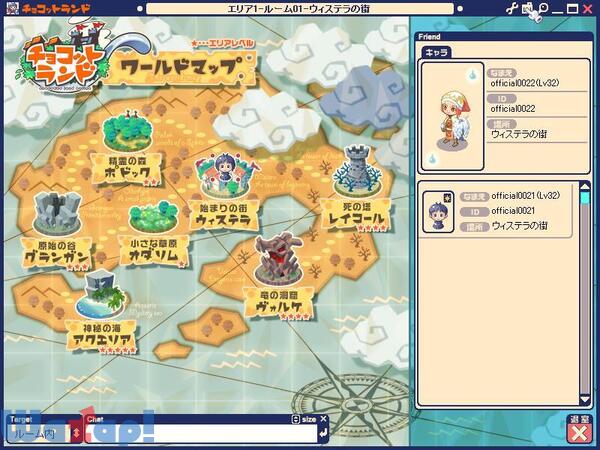Click the 退室 exit room button
600x450 pixels.
pos(578,431)
